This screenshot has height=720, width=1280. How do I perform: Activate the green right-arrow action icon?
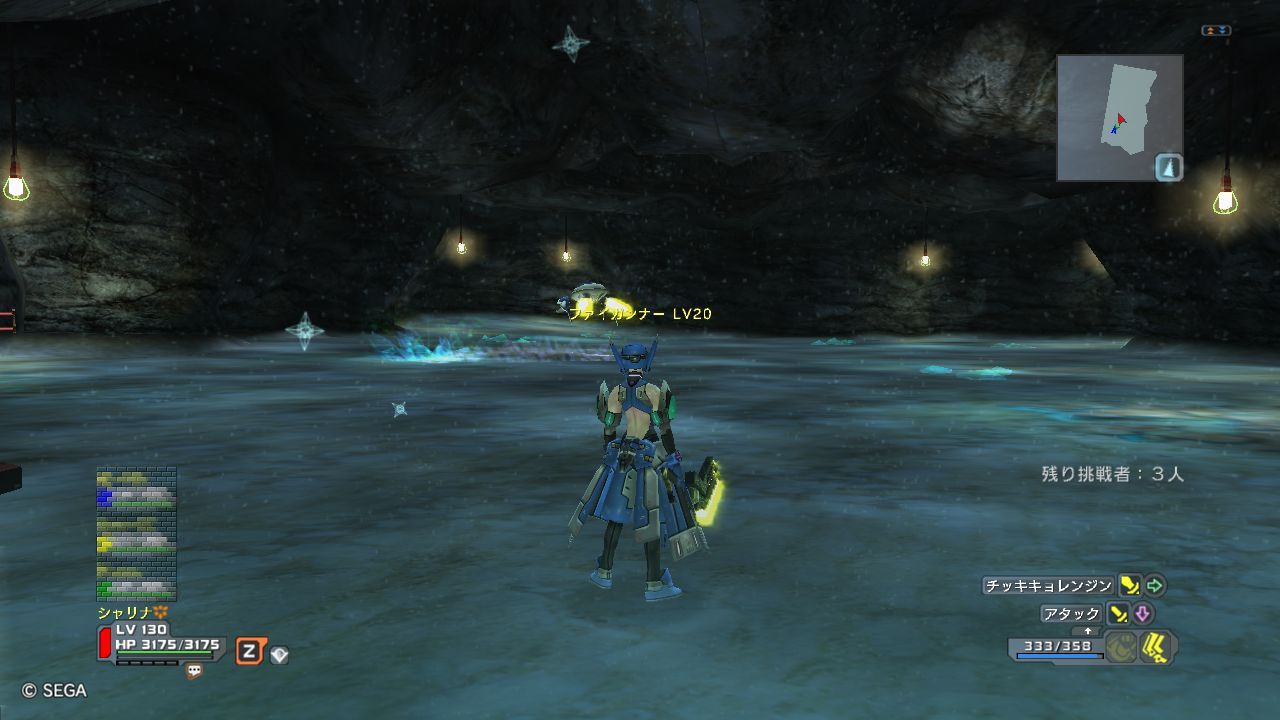point(1155,585)
